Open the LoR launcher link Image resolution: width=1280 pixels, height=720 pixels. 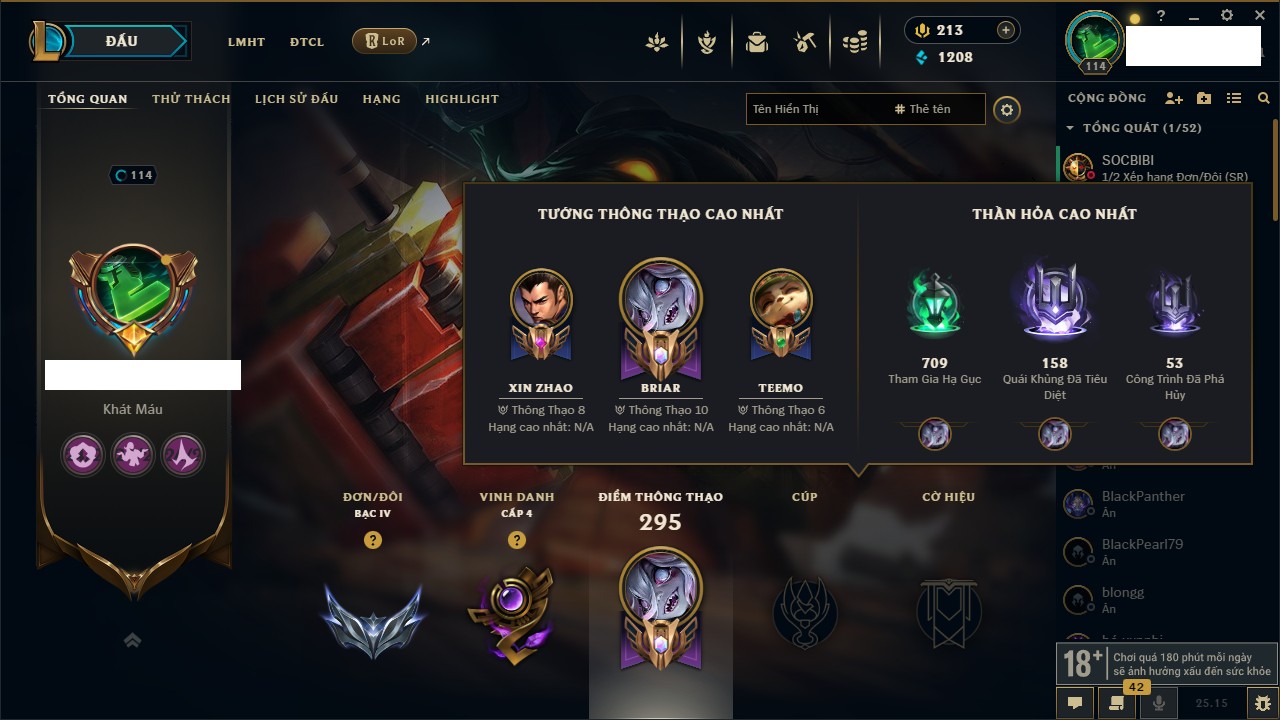coord(385,41)
